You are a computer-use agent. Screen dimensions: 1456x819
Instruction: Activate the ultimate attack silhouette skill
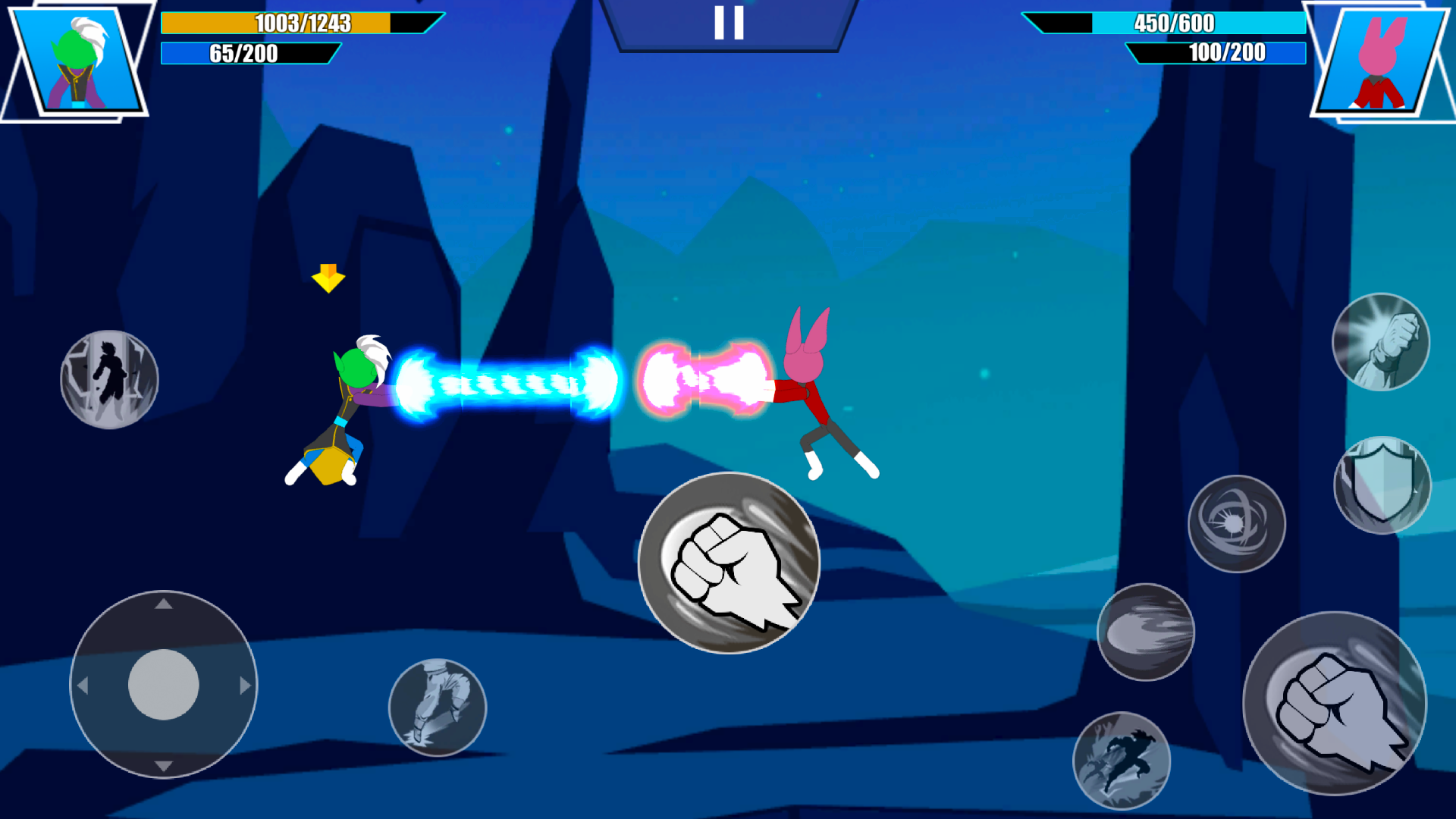(x=1125, y=758)
